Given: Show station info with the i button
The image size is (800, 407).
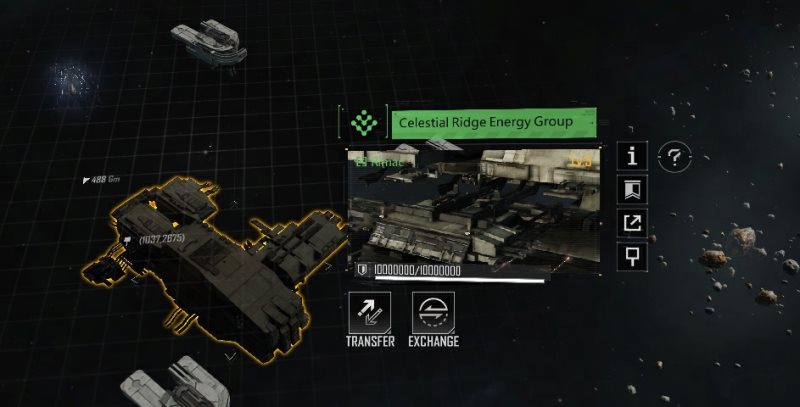Looking at the screenshot, I should click(632, 156).
